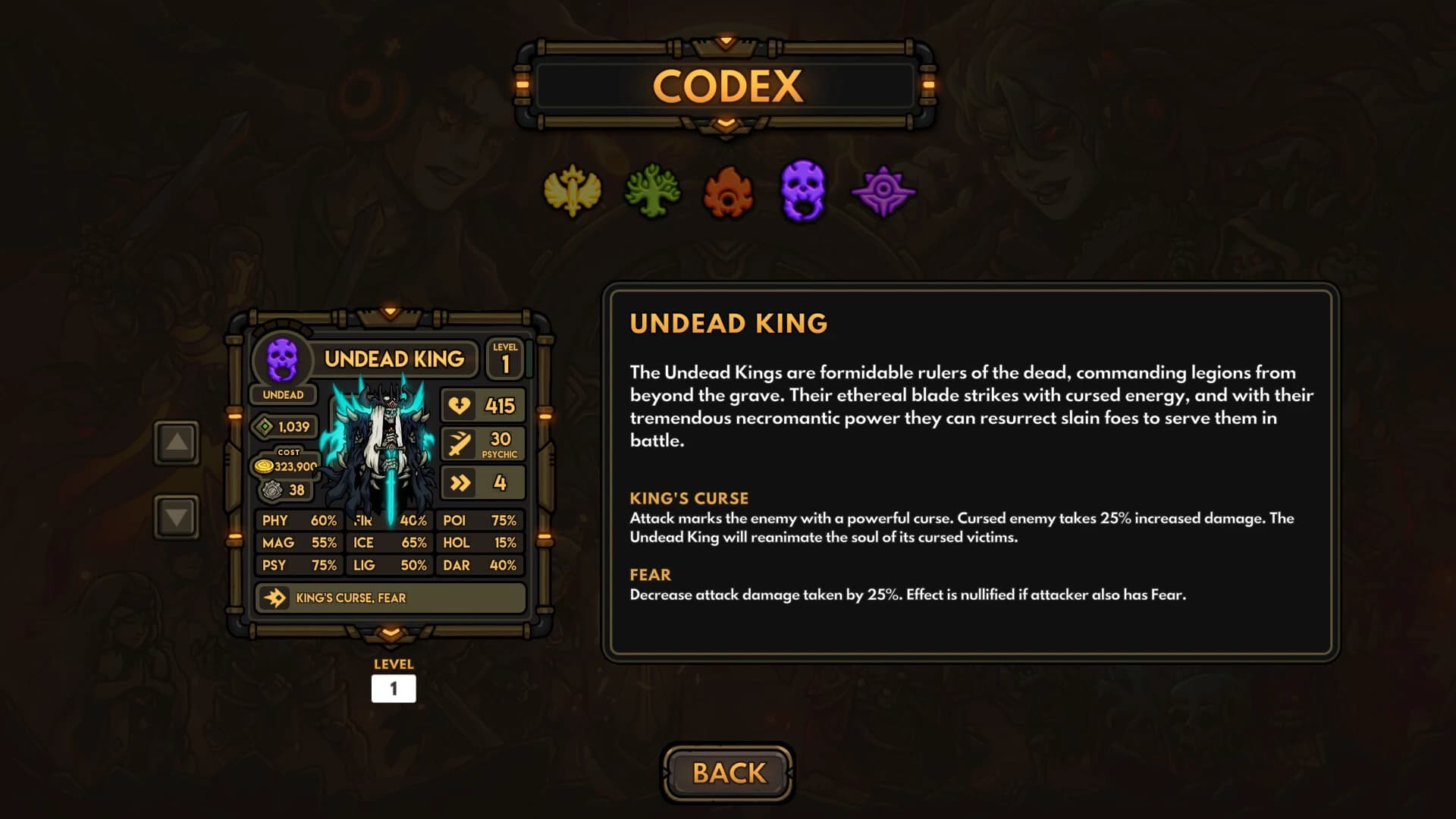Click the skull portrait beside Undead King
The image size is (1456, 819).
[284, 359]
